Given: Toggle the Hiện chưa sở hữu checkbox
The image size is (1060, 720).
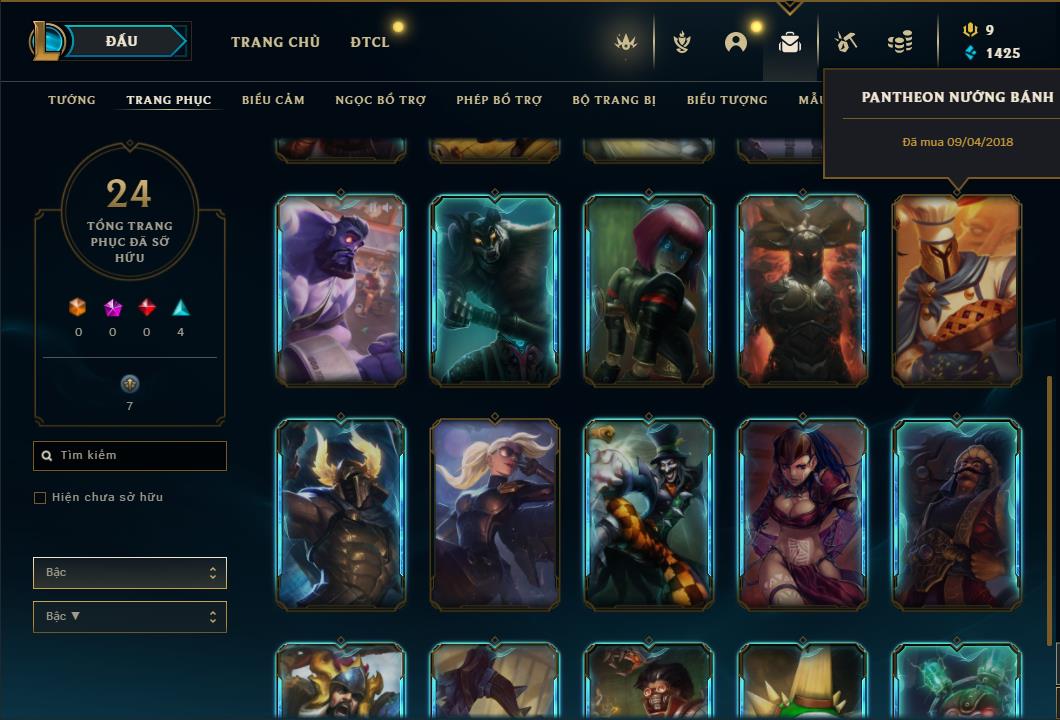Looking at the screenshot, I should [x=40, y=498].
